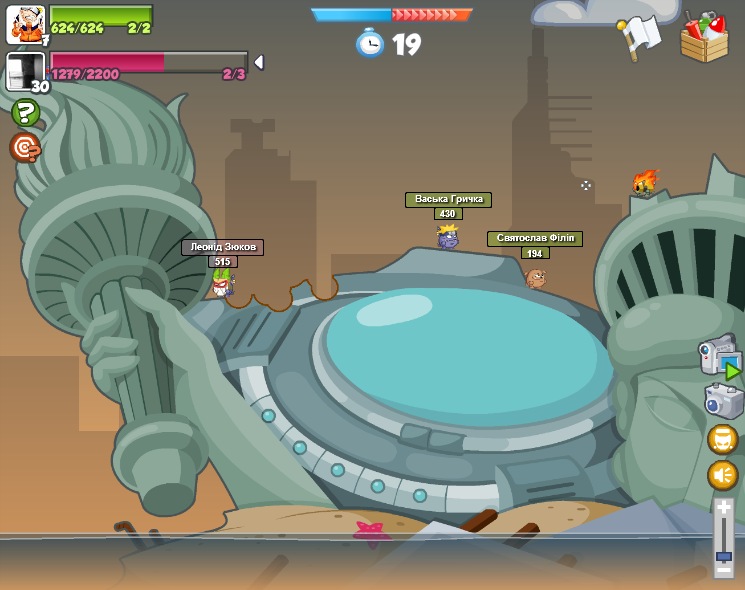Open the weapons crate inventory

click(704, 38)
